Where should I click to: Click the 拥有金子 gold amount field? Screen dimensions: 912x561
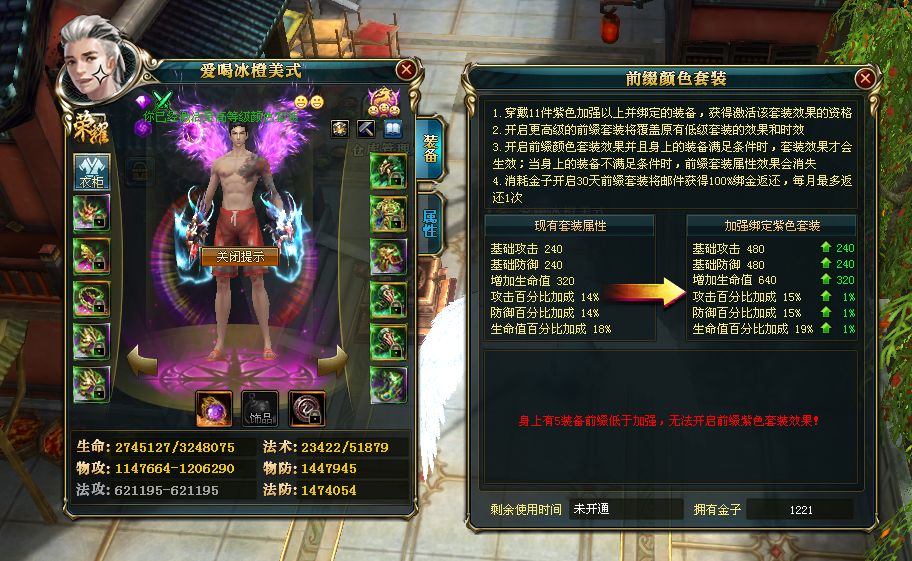pyautogui.click(x=800, y=509)
